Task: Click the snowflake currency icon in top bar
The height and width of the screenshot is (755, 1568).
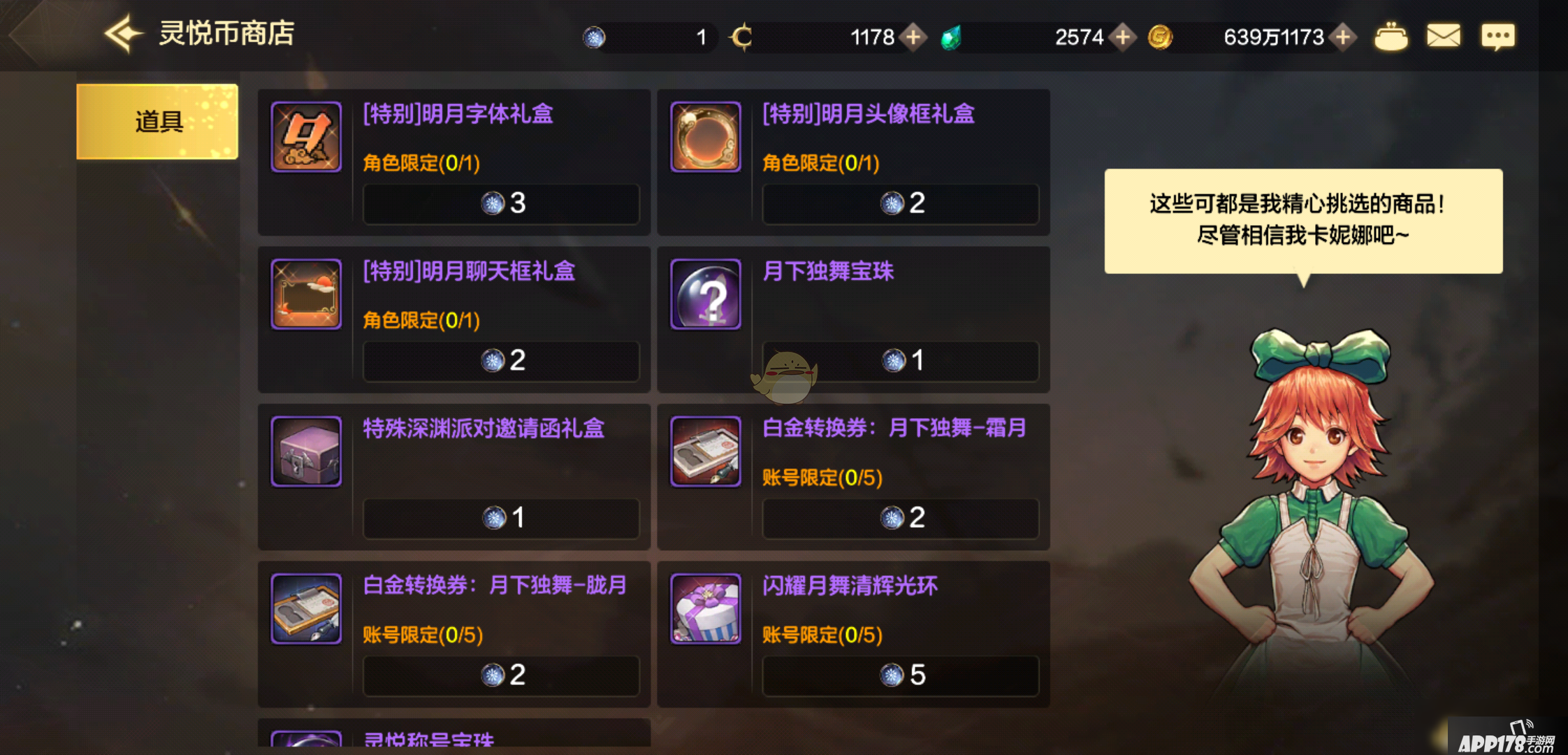Action: [x=595, y=36]
